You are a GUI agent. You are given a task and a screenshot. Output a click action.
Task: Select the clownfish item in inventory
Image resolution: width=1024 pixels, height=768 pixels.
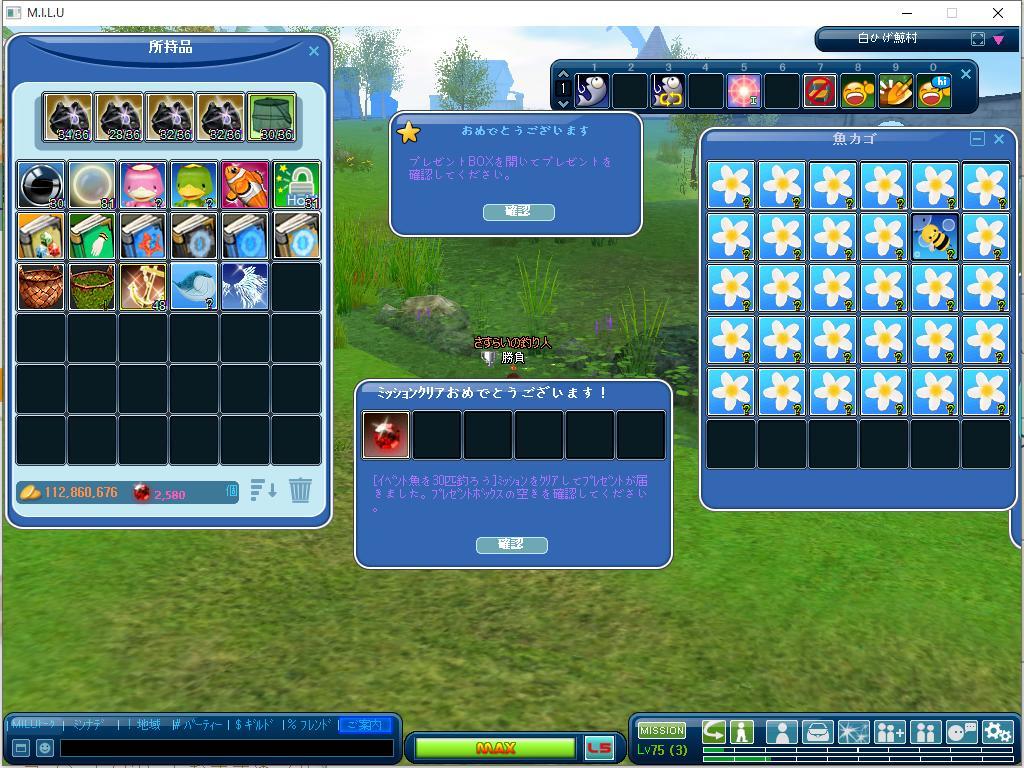245,185
